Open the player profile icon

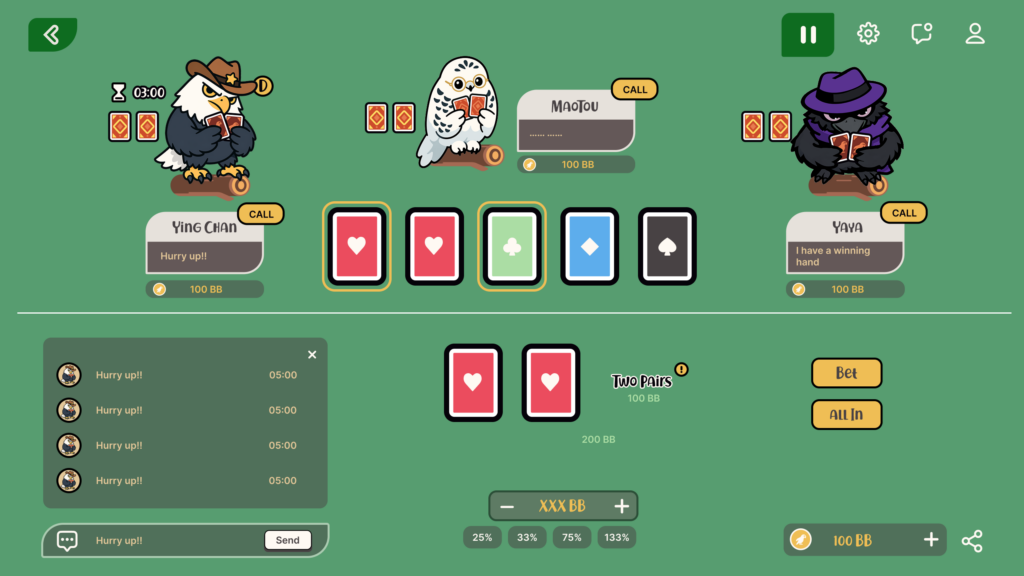(x=975, y=34)
